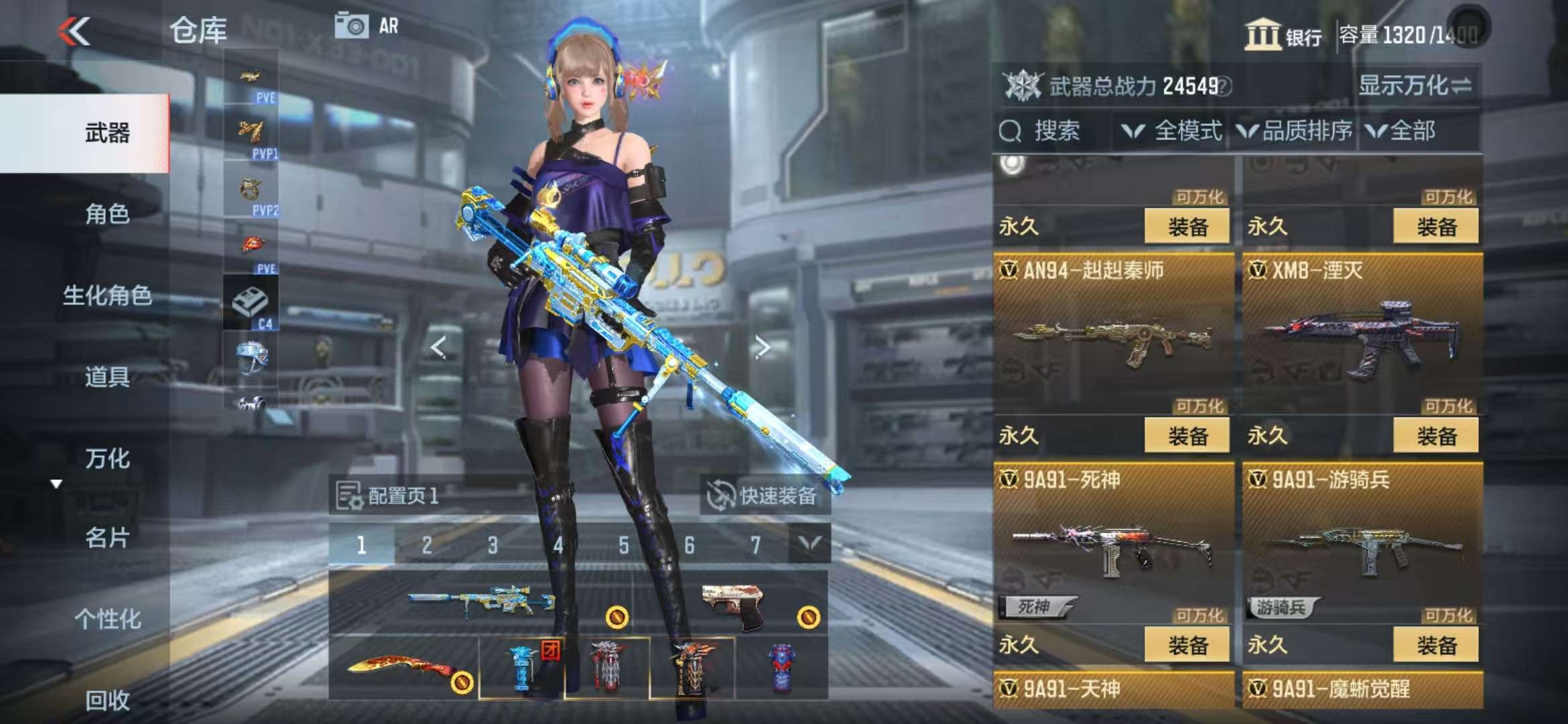The height and width of the screenshot is (724, 1568).
Task: Select the 道具 category
Action: (x=107, y=377)
